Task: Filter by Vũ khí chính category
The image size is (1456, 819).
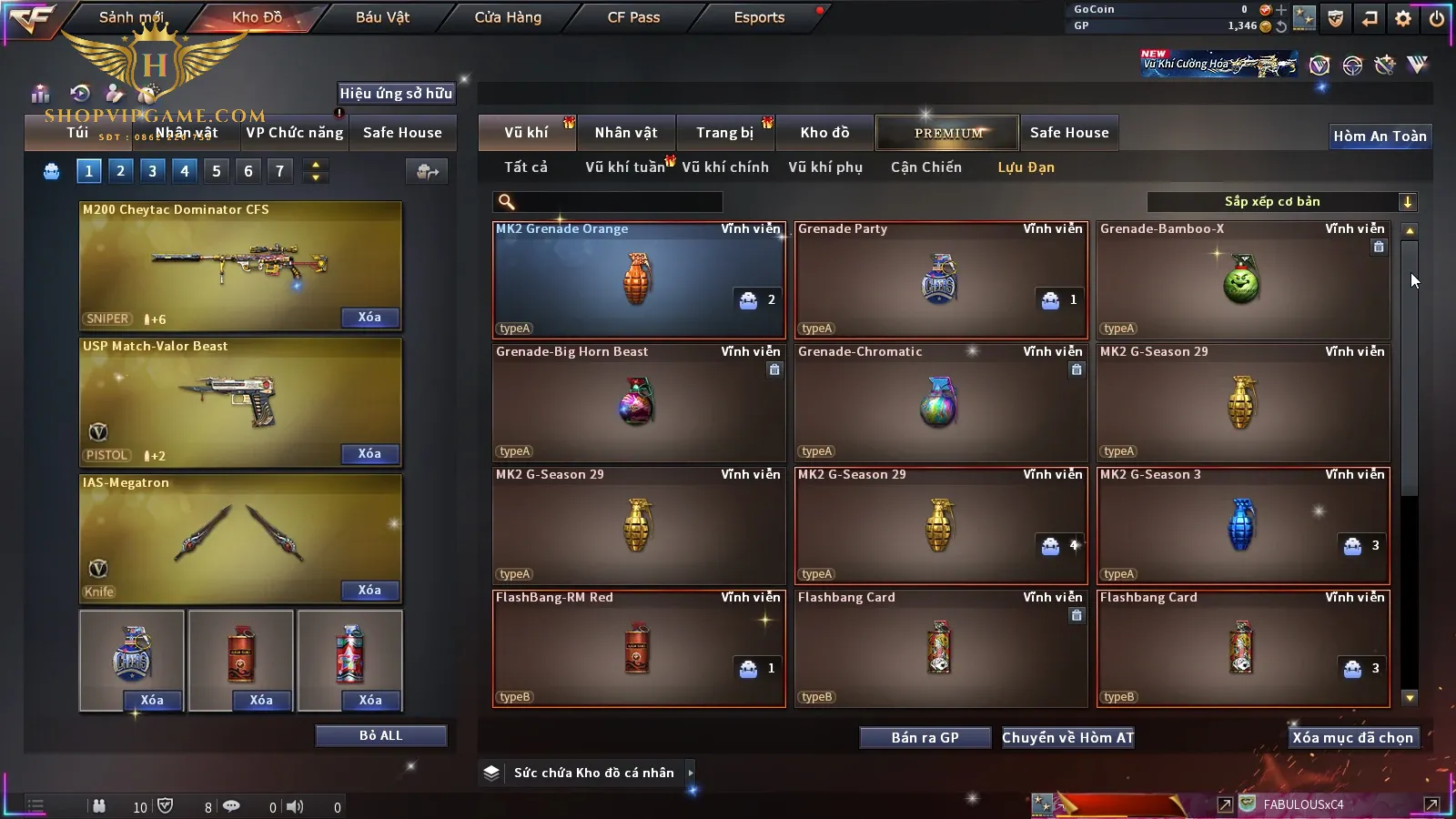Action: pyautogui.click(x=725, y=167)
